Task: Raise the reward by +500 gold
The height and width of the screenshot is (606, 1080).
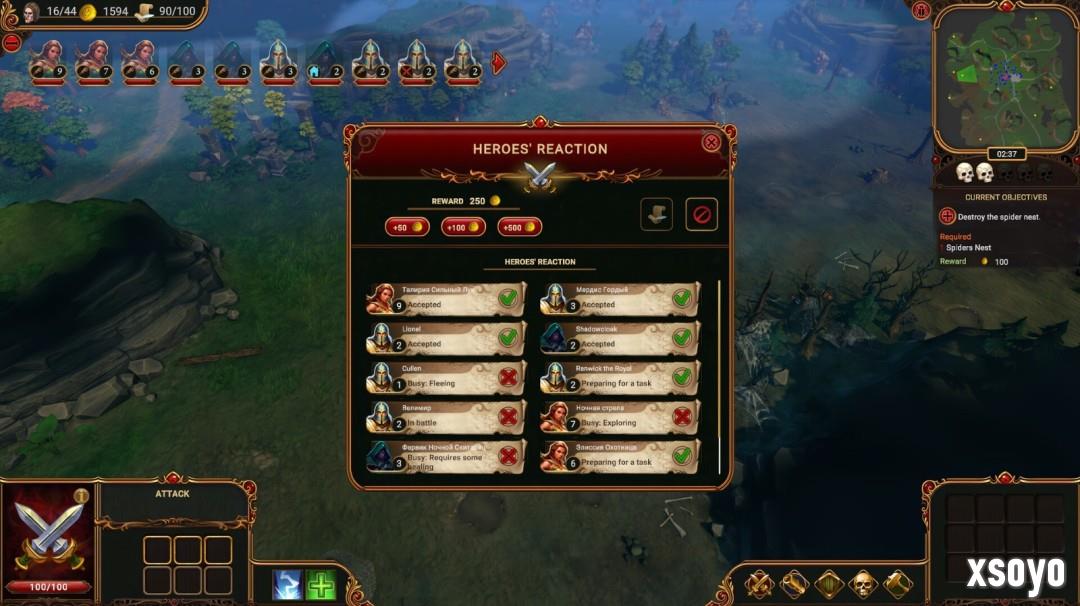Action: pos(519,227)
